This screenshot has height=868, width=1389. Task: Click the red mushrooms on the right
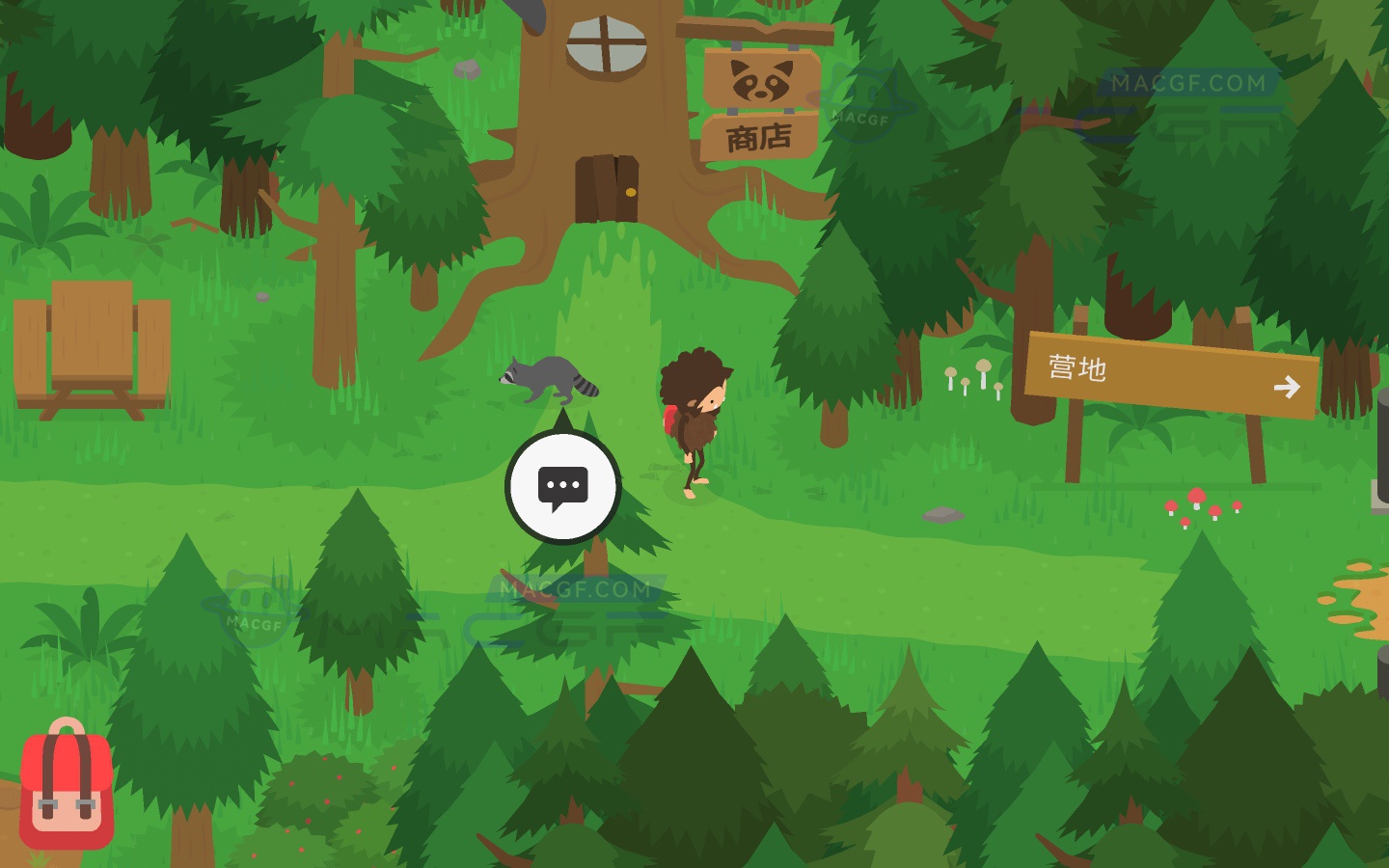(x=1199, y=509)
